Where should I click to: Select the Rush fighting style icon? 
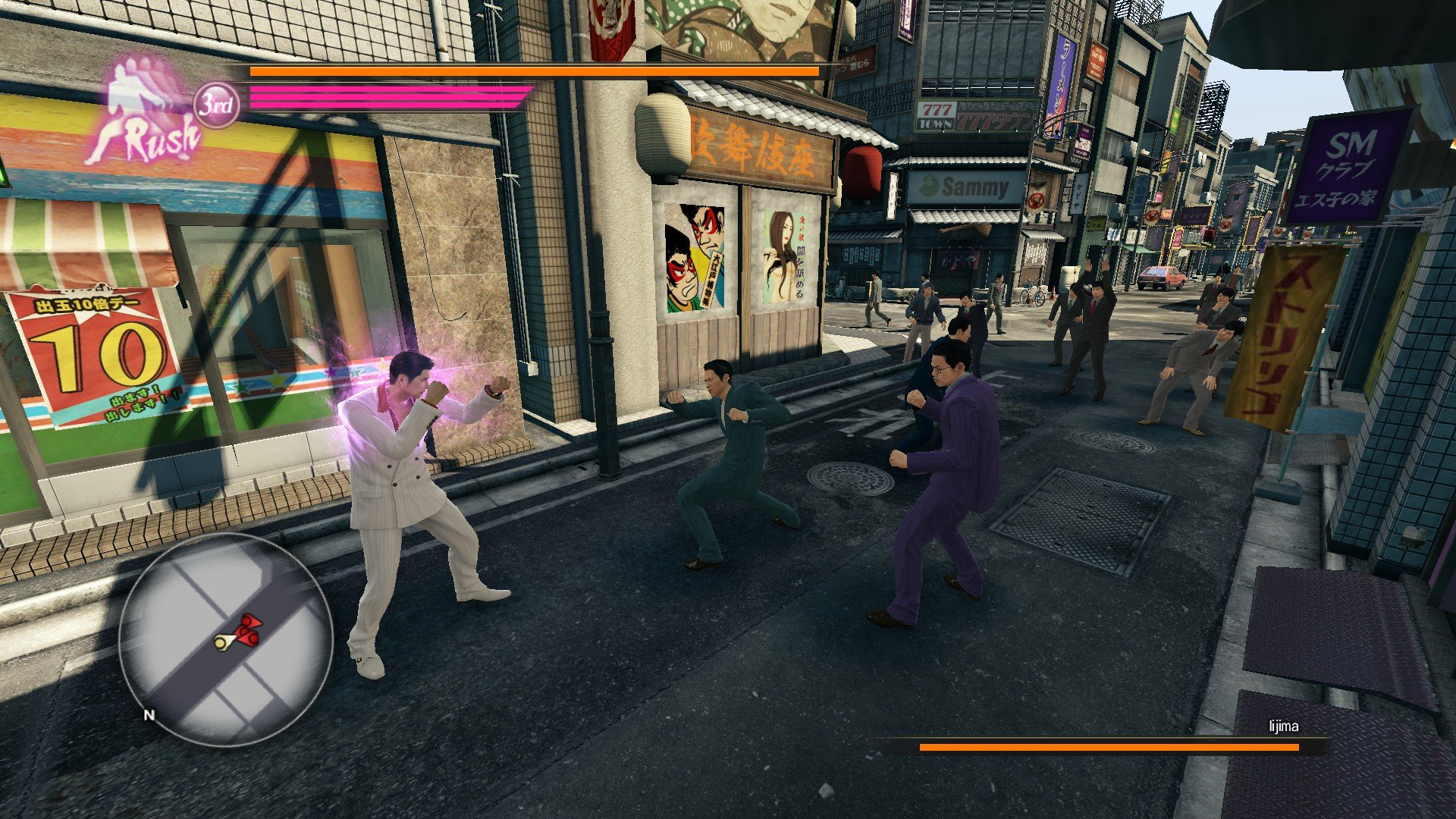pyautogui.click(x=144, y=114)
